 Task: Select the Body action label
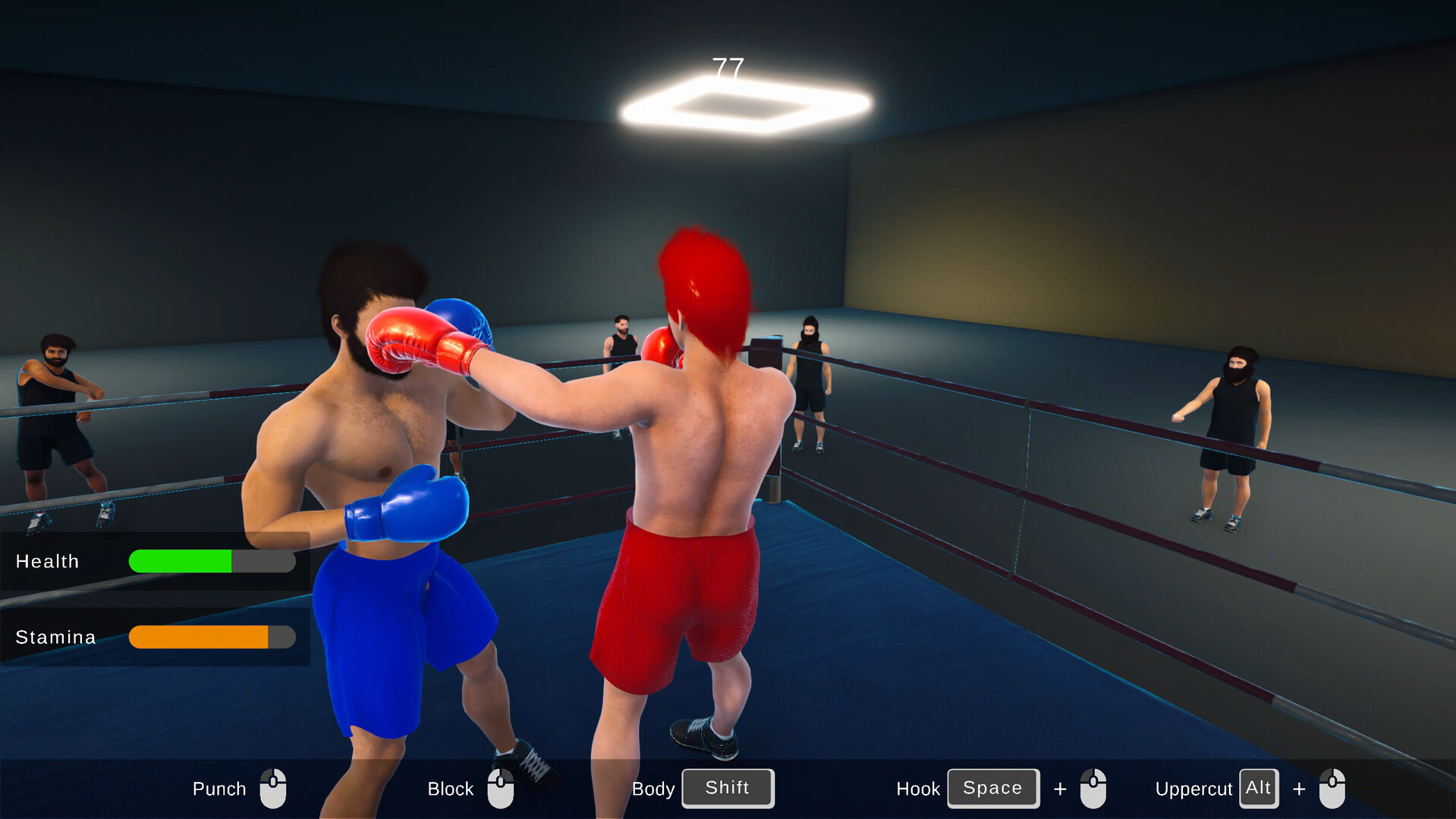pyautogui.click(x=653, y=788)
